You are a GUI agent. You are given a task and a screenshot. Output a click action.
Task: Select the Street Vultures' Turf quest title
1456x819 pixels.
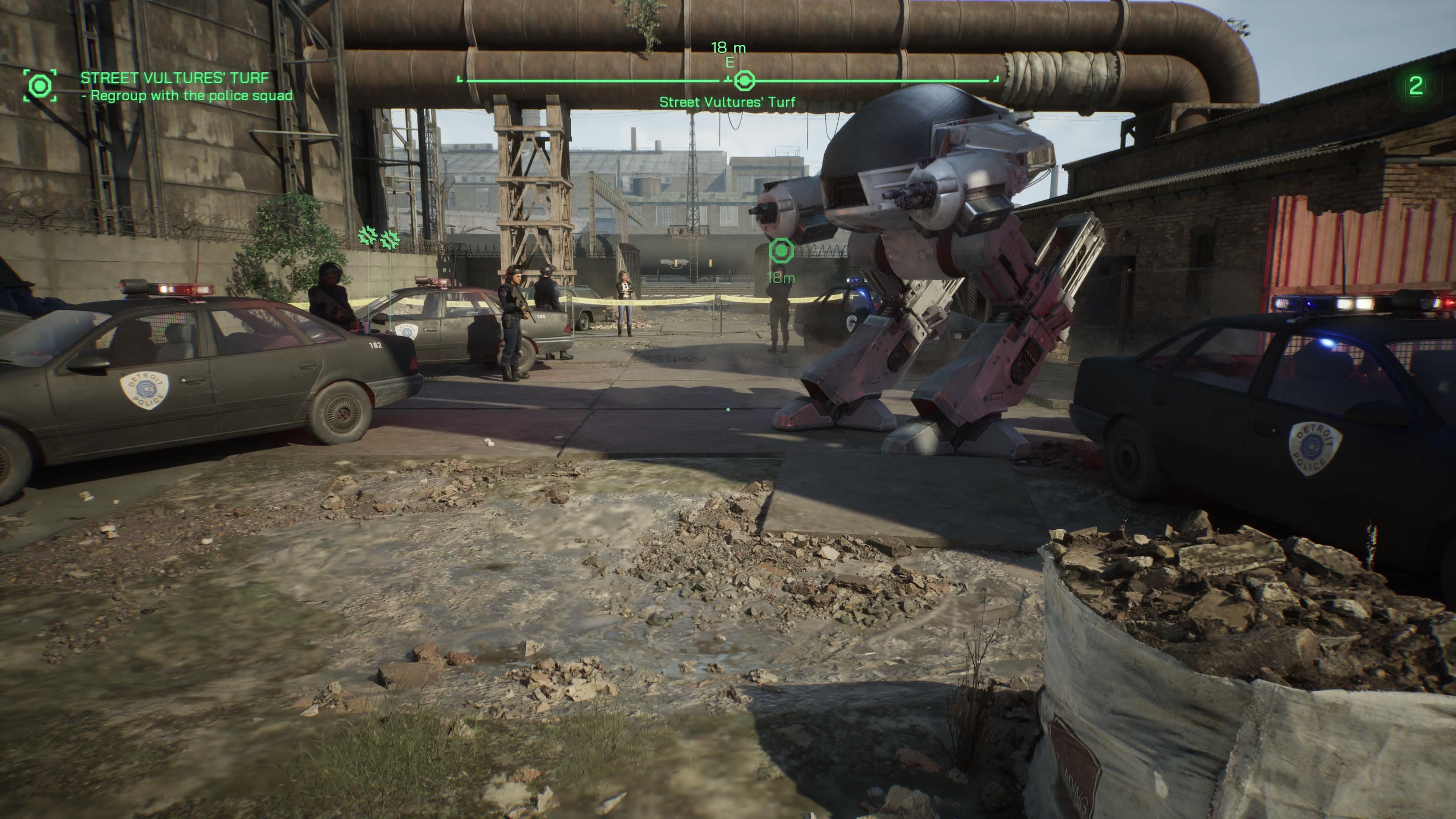click(175, 77)
